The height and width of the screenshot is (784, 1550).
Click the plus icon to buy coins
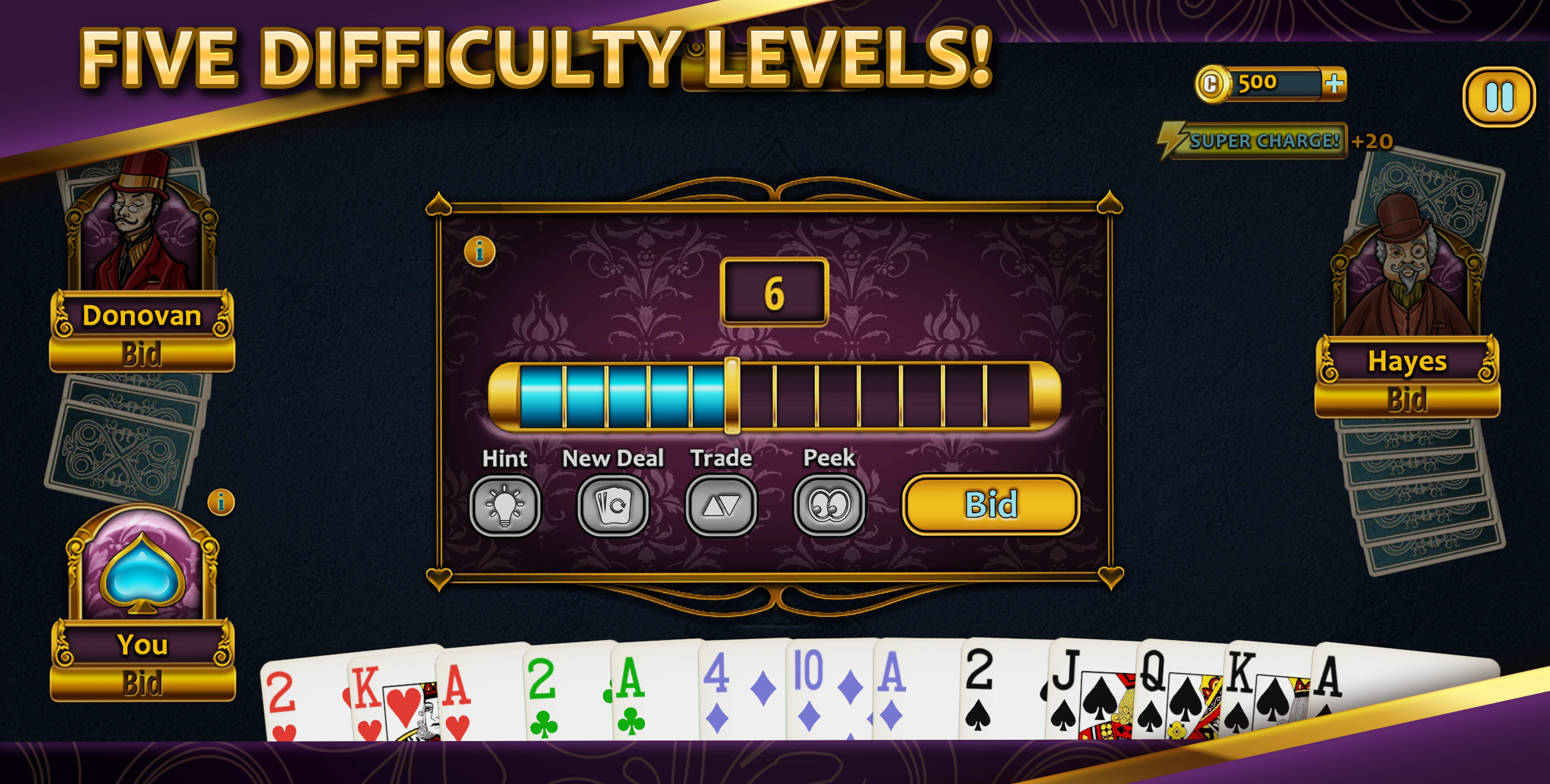[x=1333, y=83]
